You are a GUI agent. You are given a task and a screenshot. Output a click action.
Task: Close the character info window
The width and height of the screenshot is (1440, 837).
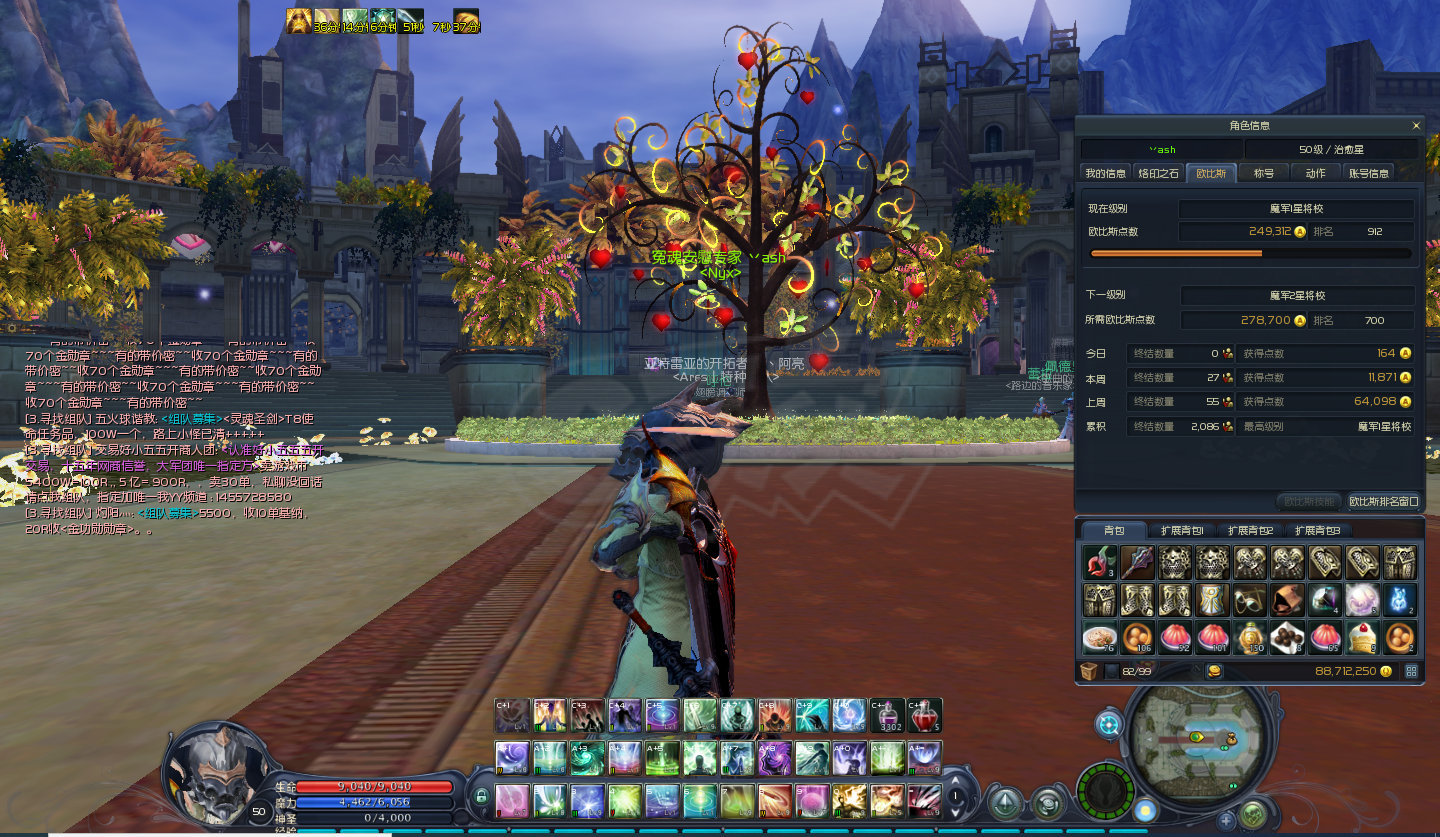point(1415,126)
